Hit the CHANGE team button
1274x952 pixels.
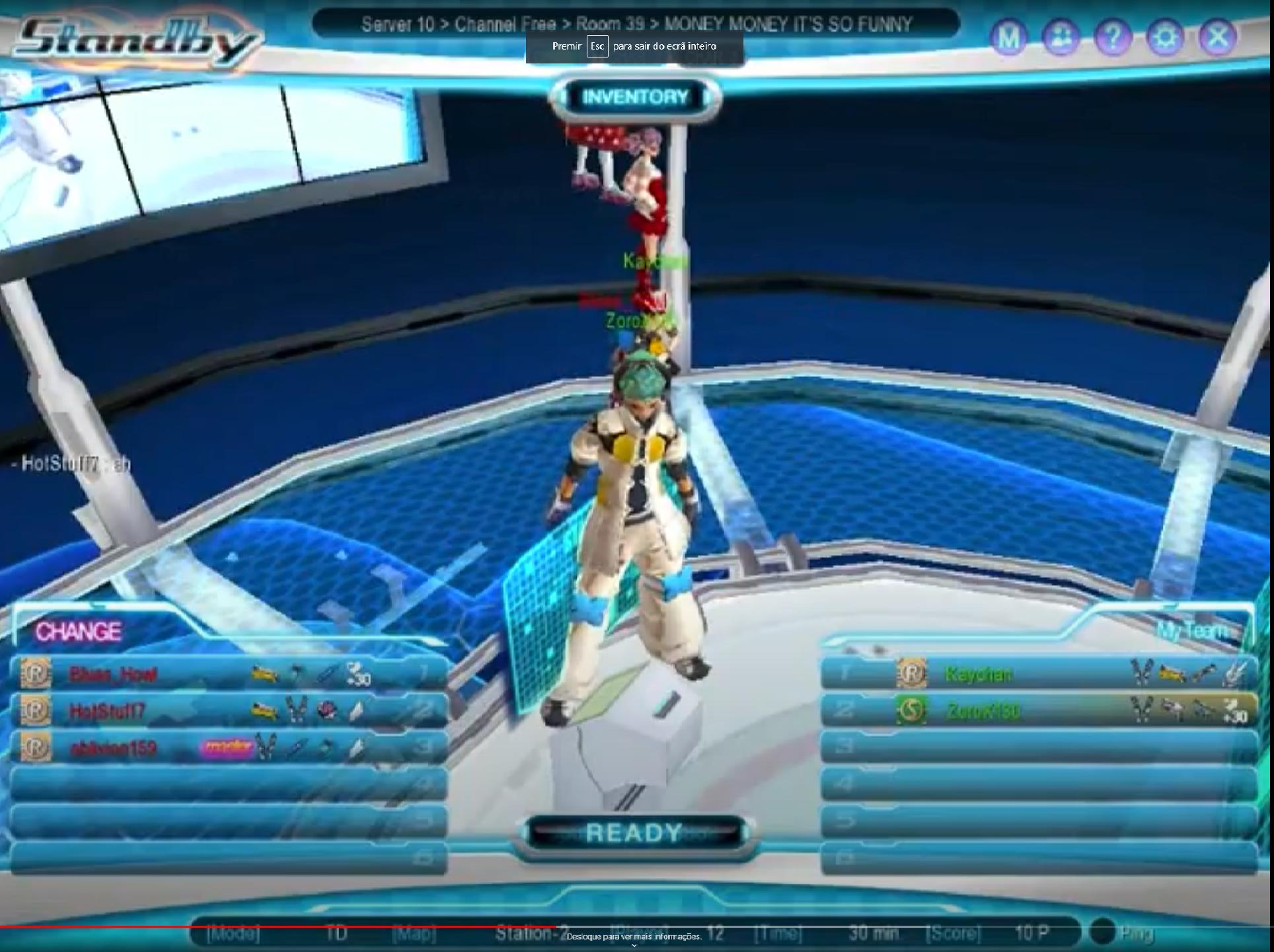coord(79,632)
